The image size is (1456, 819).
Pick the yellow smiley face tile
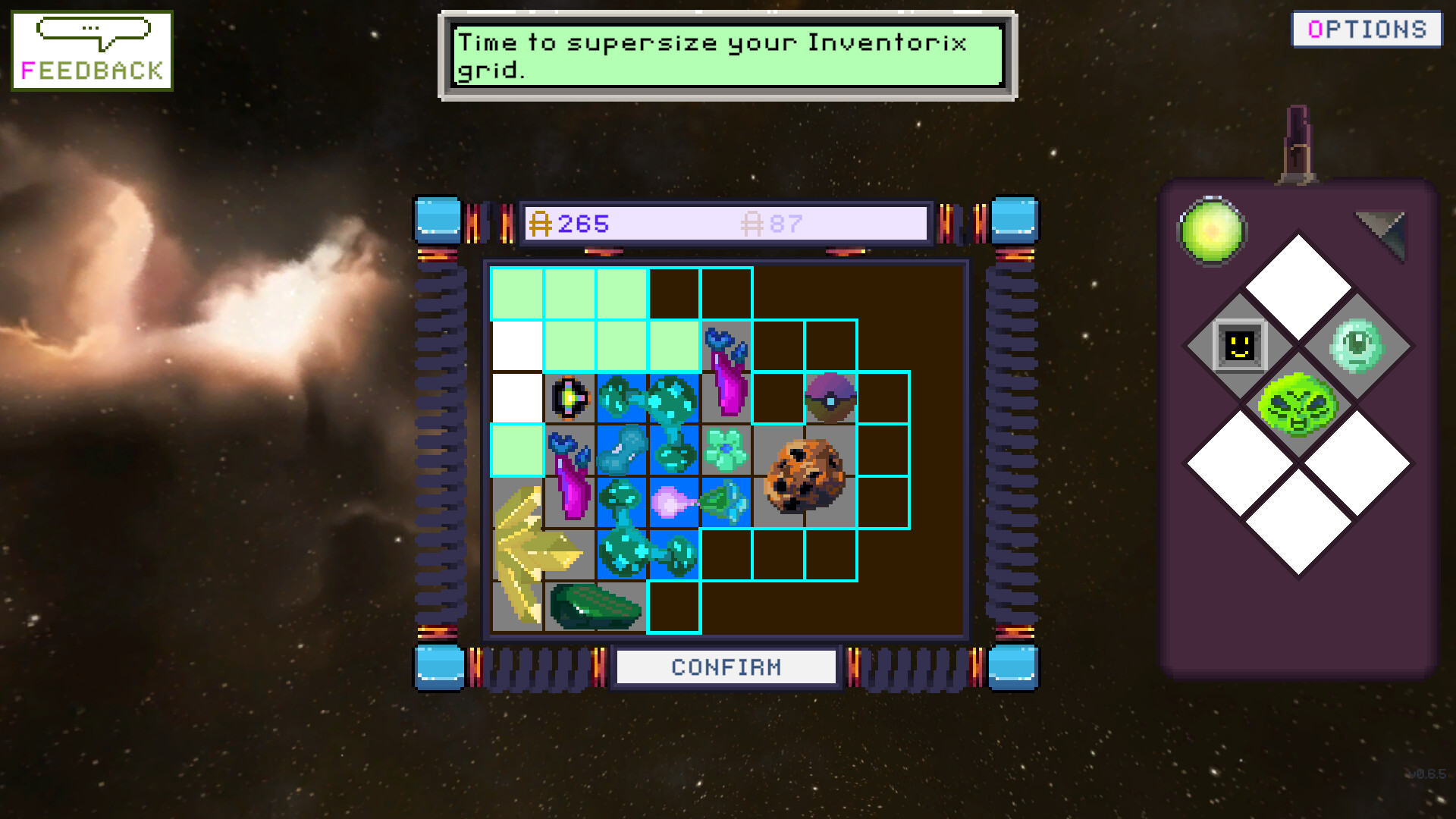pyautogui.click(x=1240, y=347)
